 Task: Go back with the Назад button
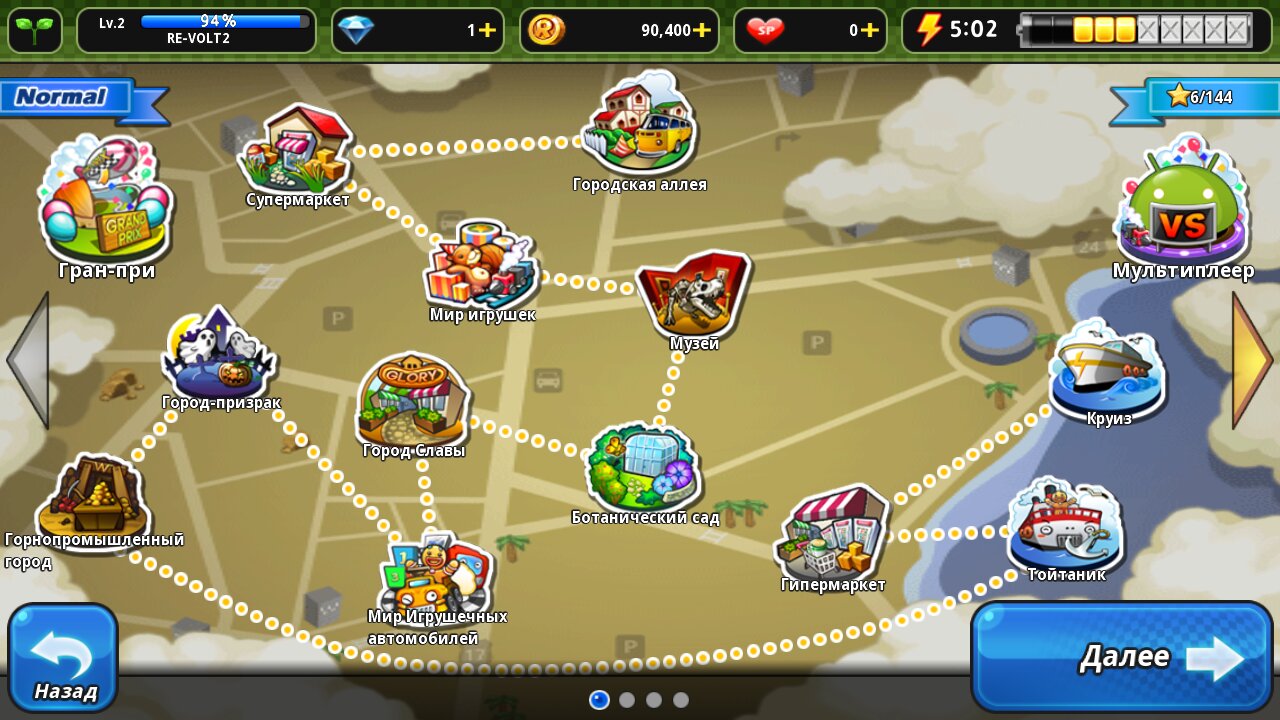tap(63, 656)
